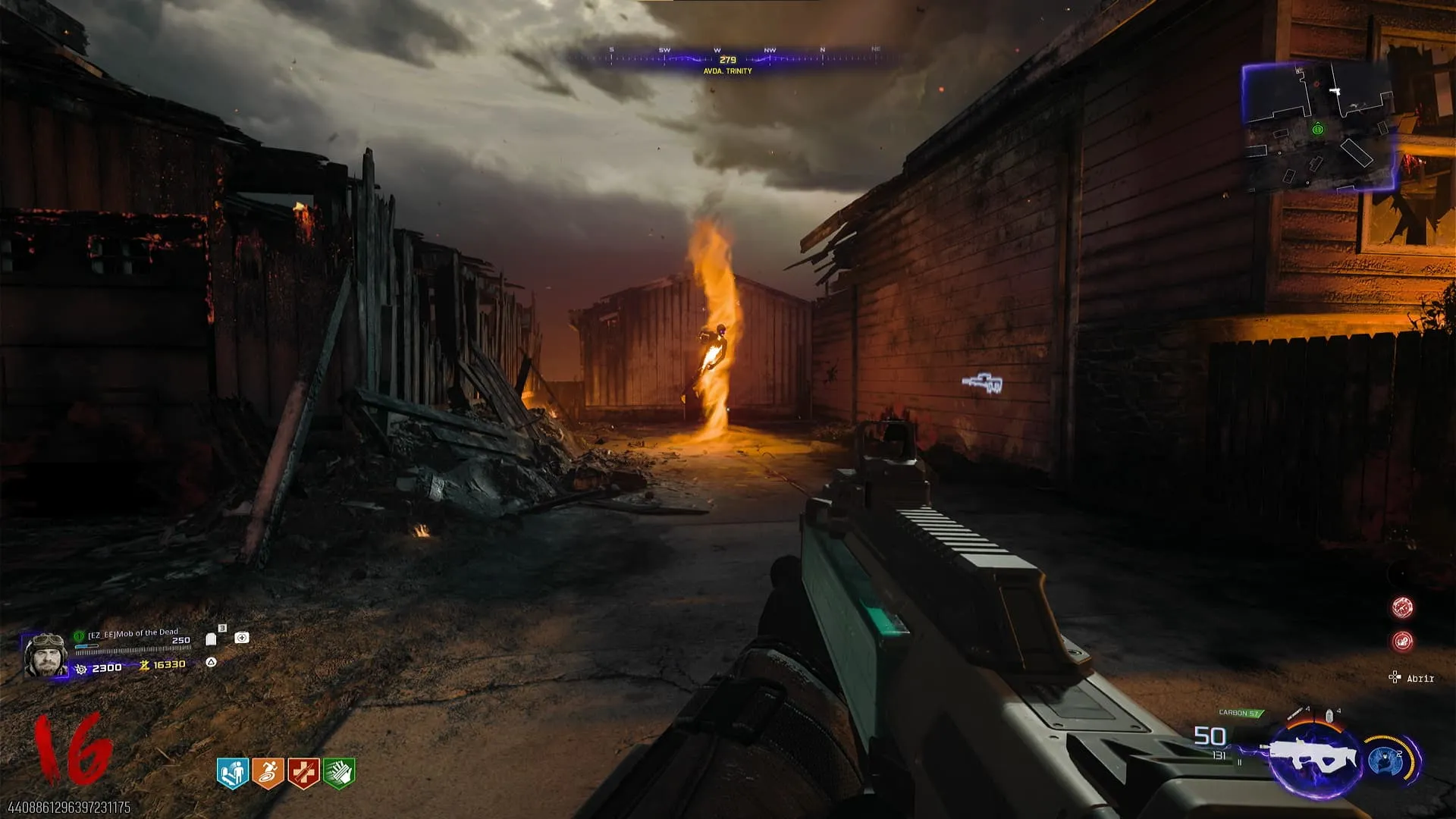Image resolution: width=1456 pixels, height=819 pixels.
Task: Select the tactical grenade slot above the weapon
Action: [x=1329, y=714]
